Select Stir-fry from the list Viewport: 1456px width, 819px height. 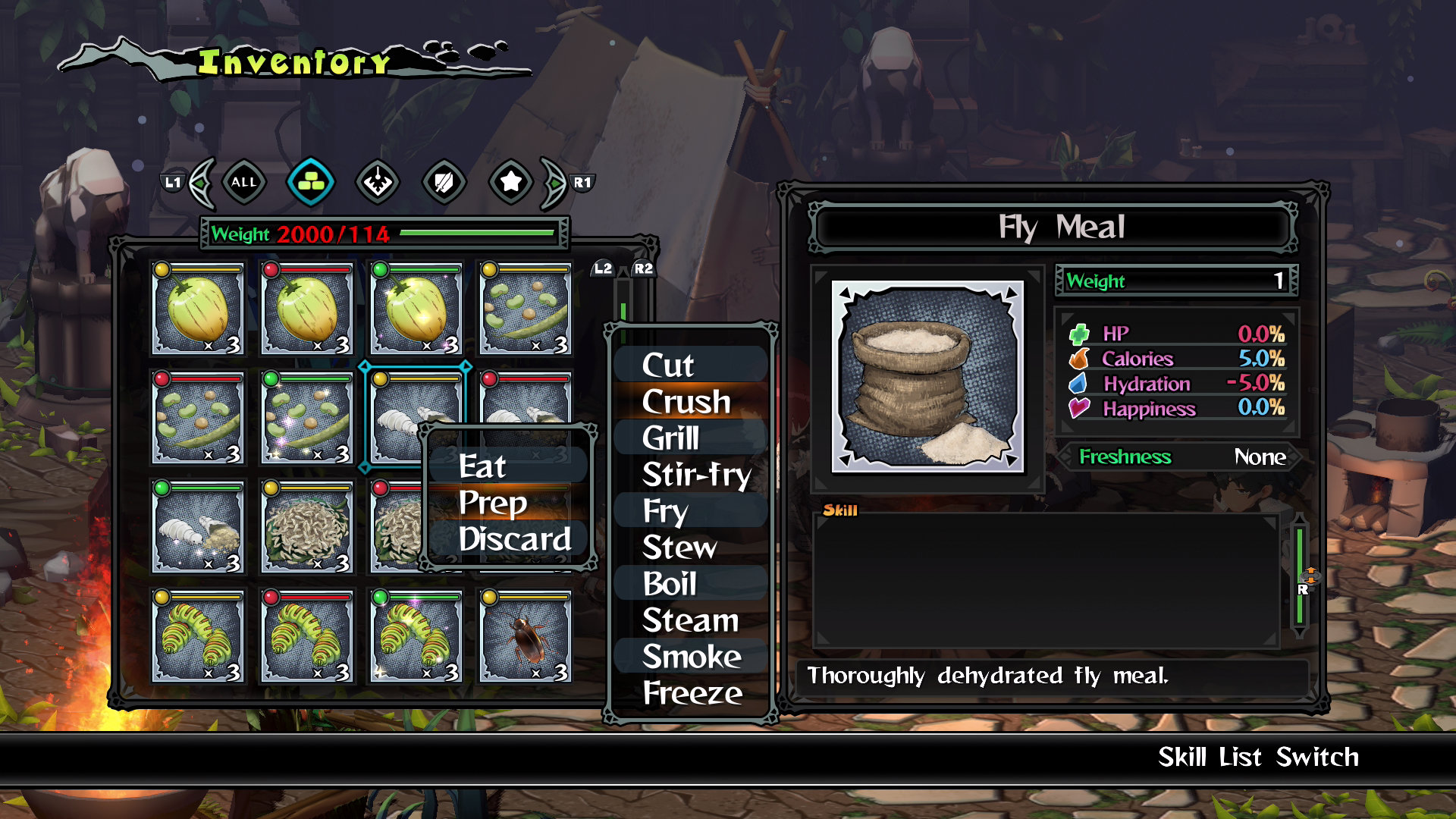click(696, 474)
